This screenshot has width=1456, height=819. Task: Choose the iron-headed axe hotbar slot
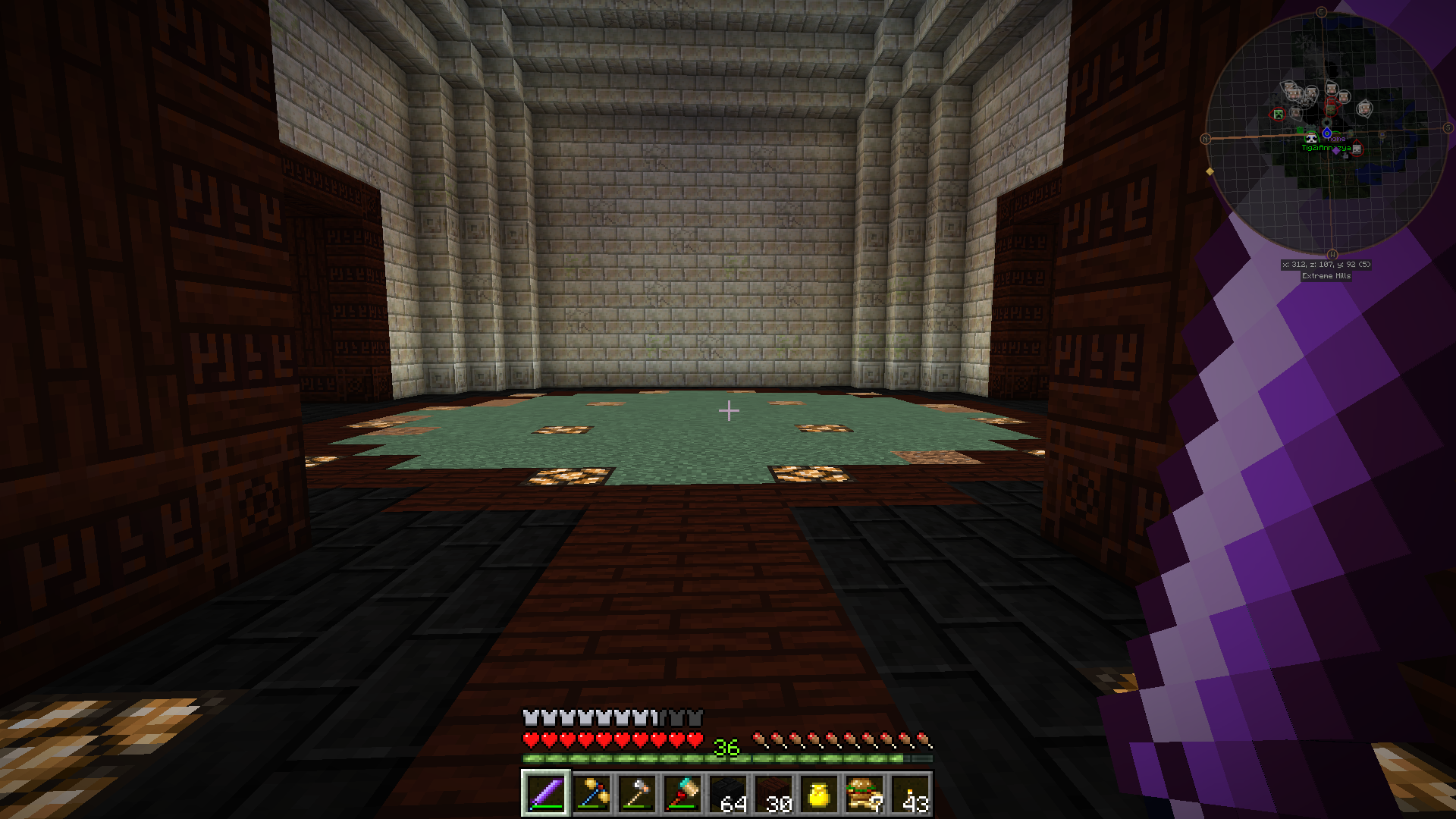click(x=637, y=794)
